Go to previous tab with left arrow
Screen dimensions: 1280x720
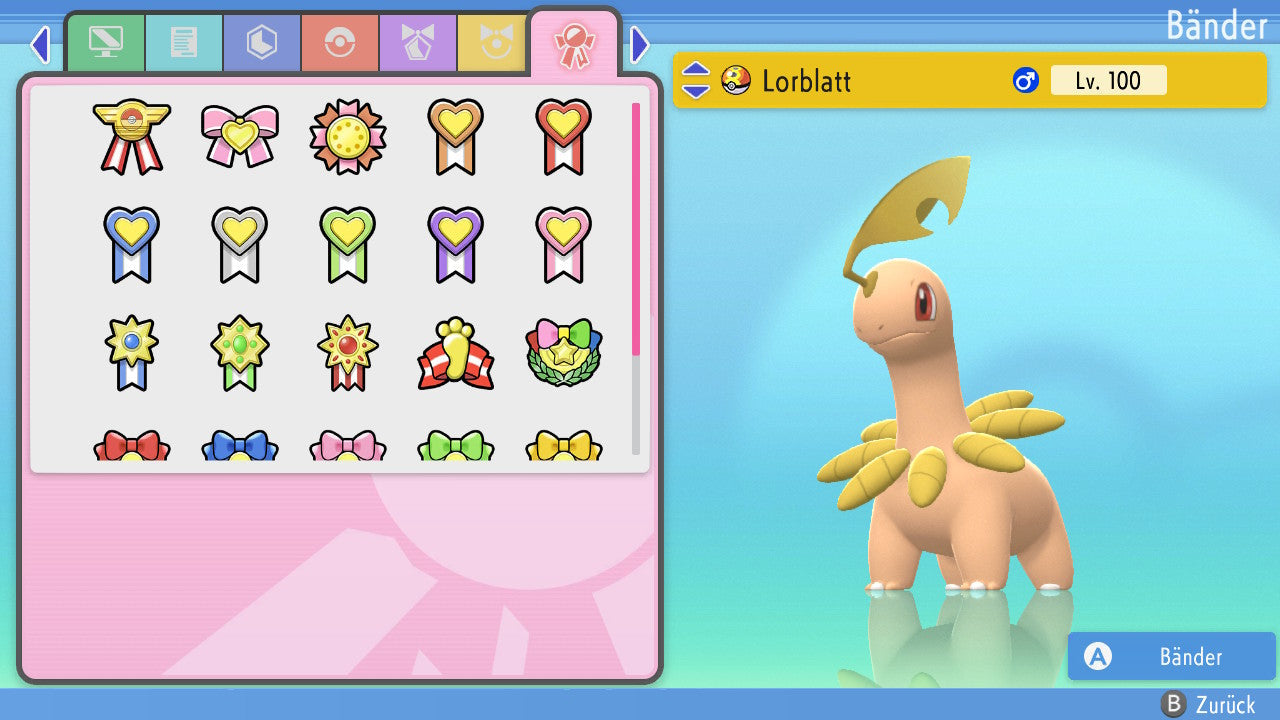point(40,44)
